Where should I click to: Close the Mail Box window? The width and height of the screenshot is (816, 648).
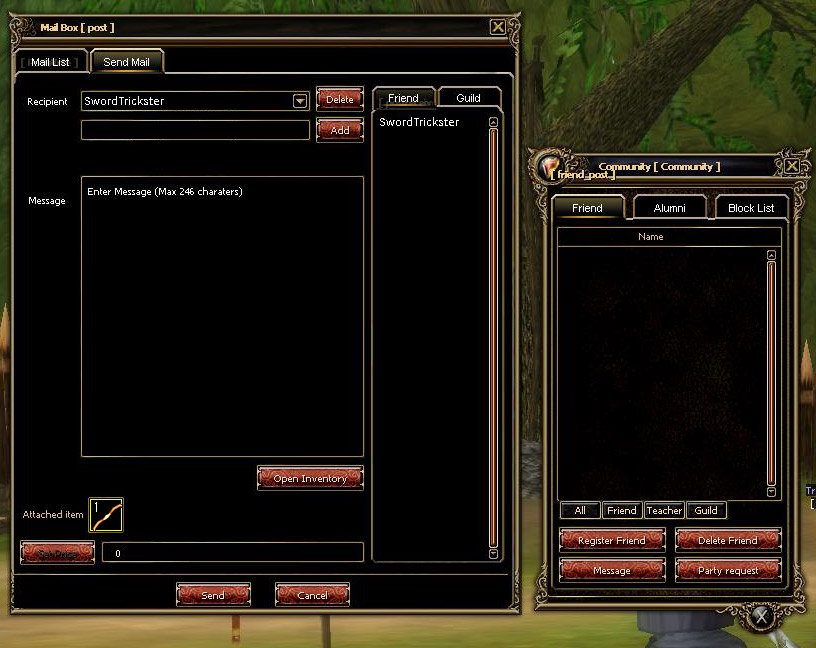coord(498,27)
